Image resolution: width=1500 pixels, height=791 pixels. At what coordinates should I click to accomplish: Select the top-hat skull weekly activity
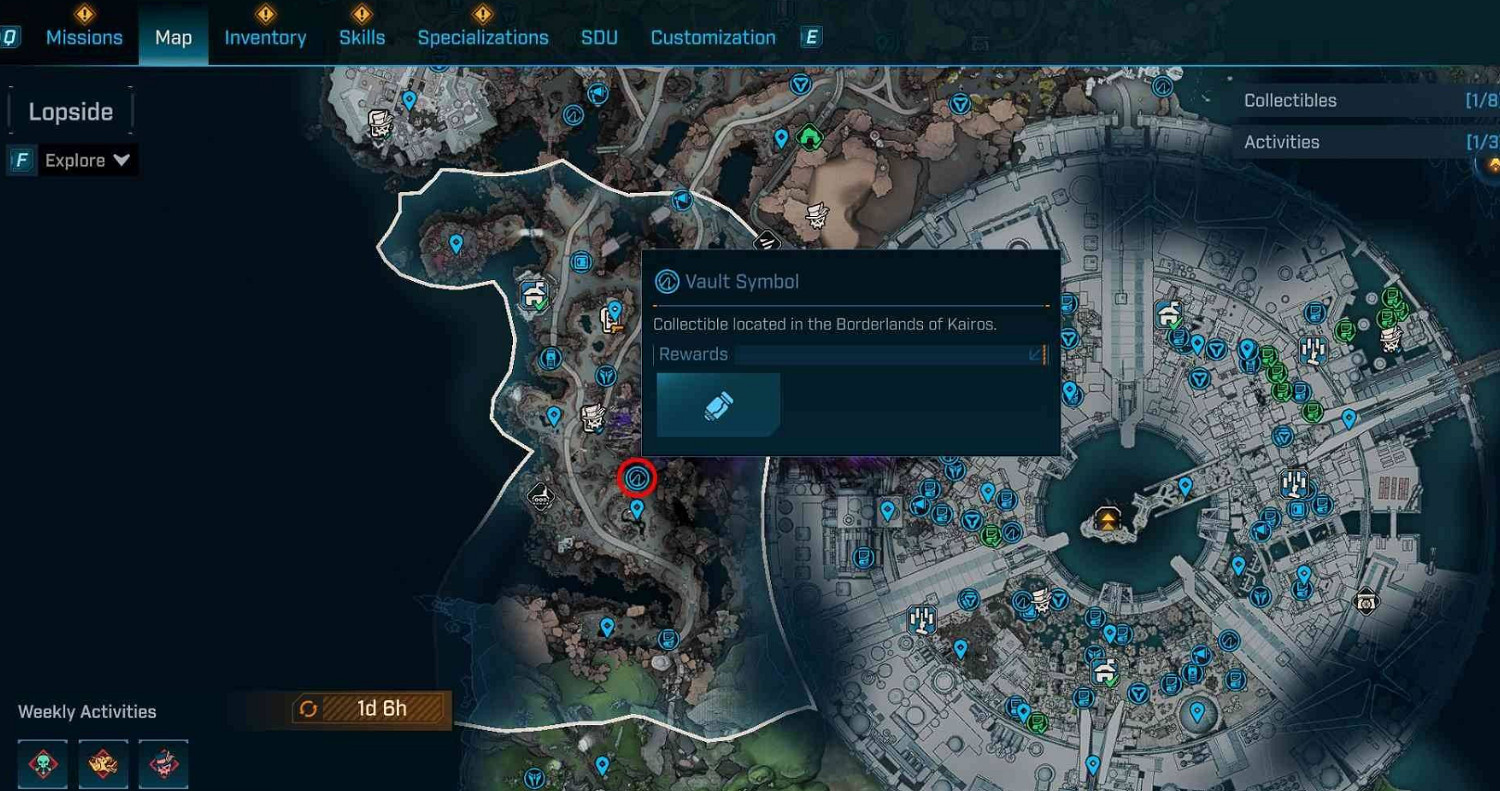[163, 764]
